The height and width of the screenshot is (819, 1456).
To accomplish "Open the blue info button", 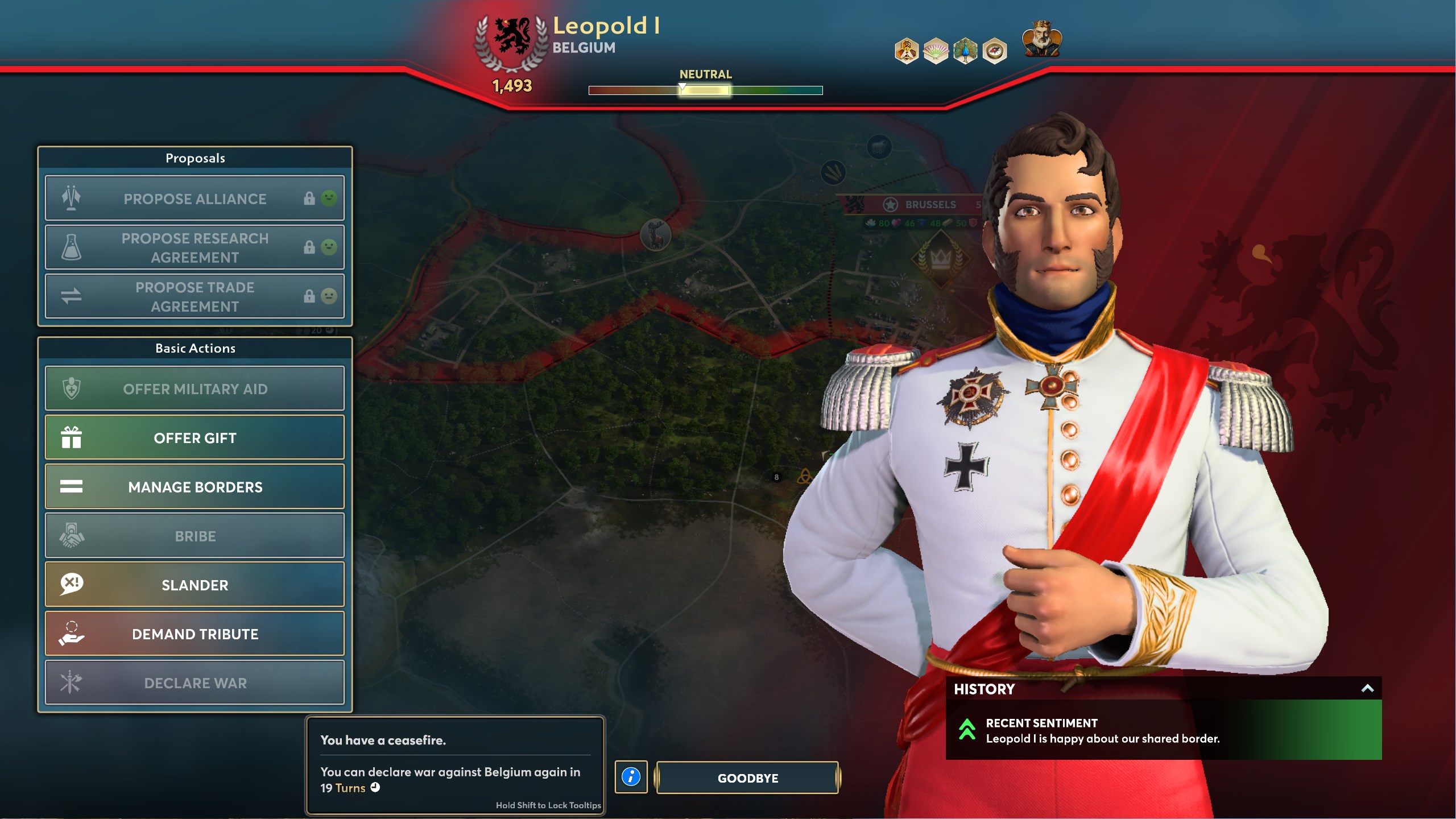I will (x=631, y=777).
